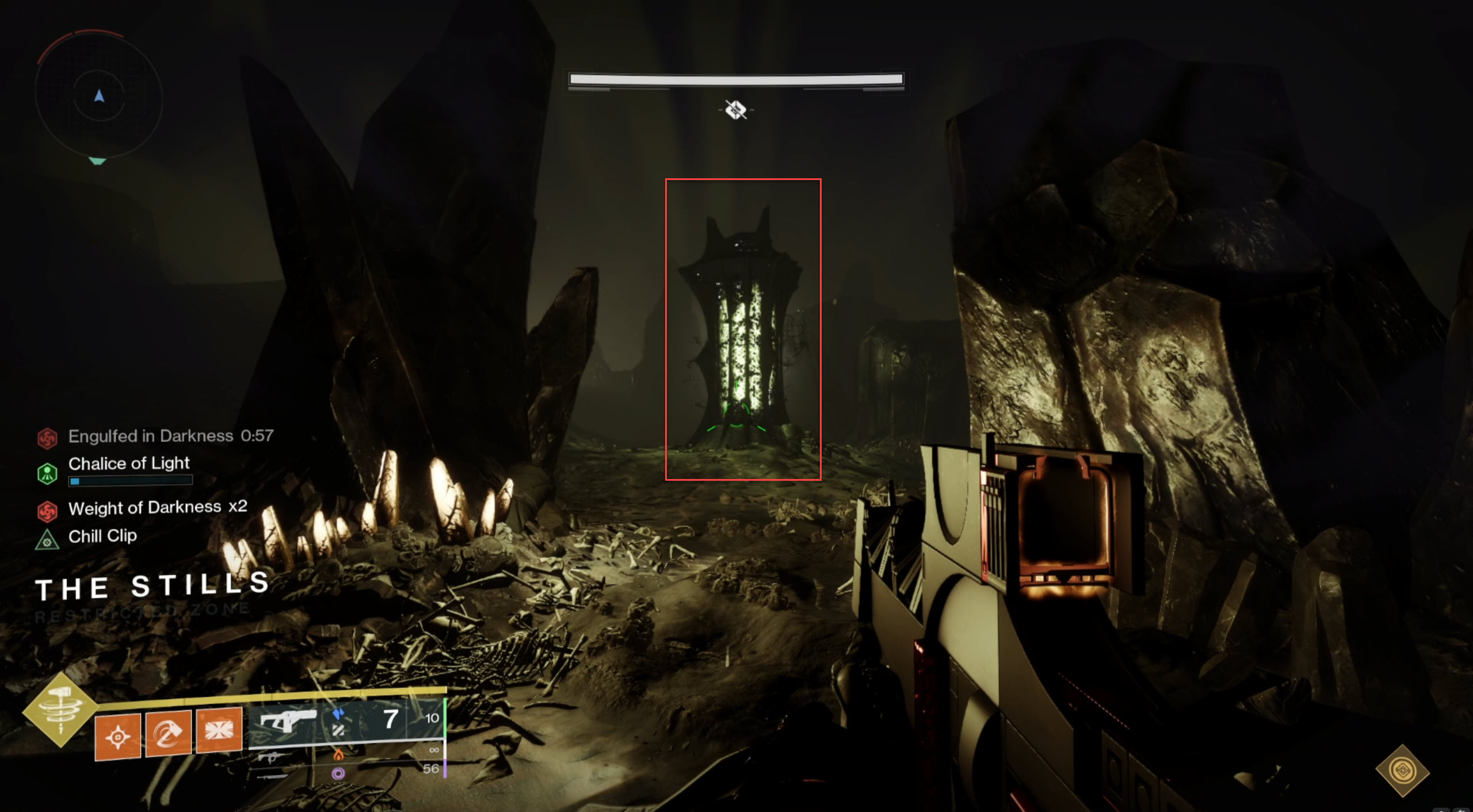Trigger the throwing hammer melee ability
Image resolution: width=1473 pixels, height=812 pixels.
tap(168, 733)
